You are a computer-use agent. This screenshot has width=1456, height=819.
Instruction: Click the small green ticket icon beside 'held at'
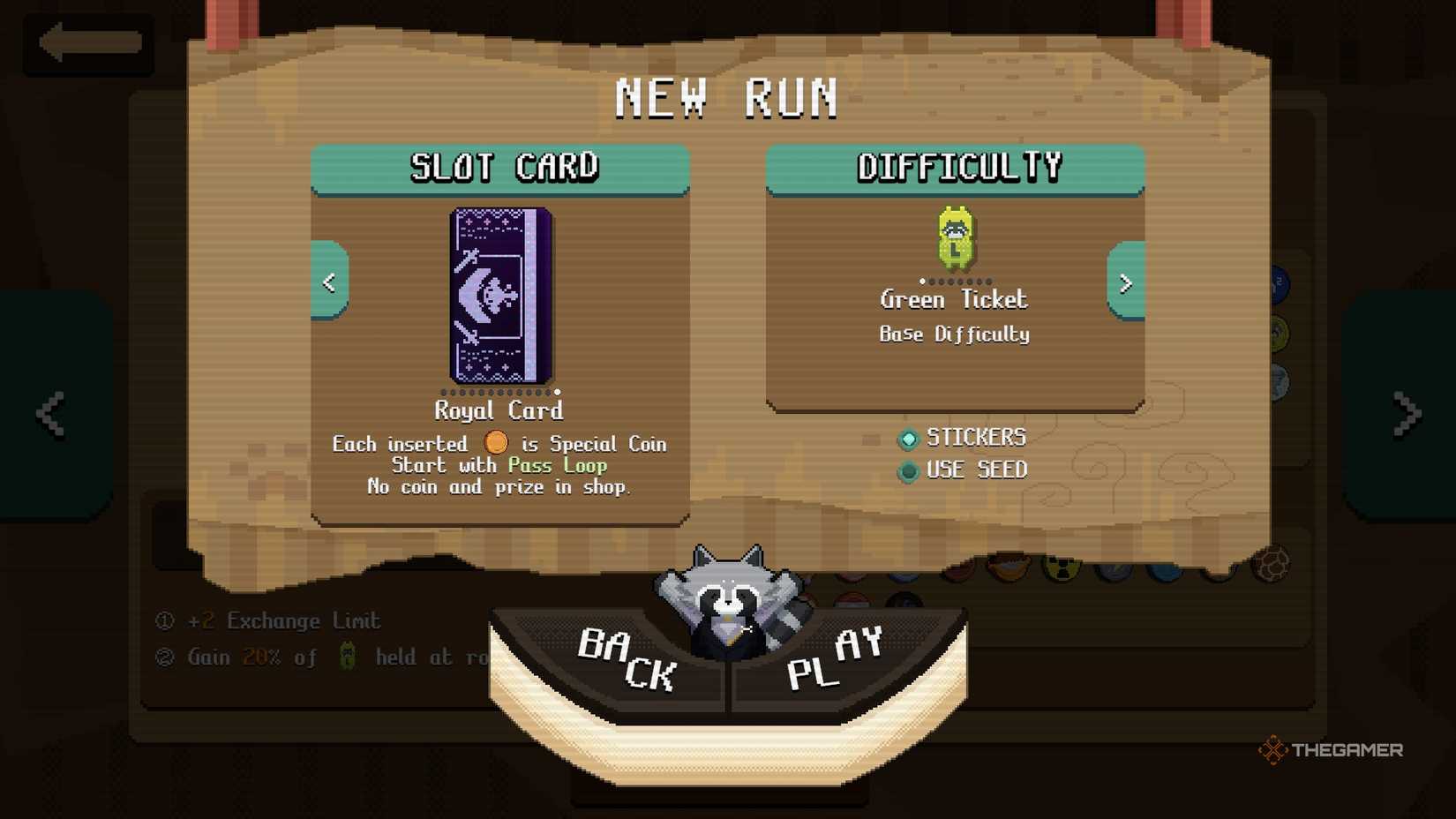click(345, 657)
